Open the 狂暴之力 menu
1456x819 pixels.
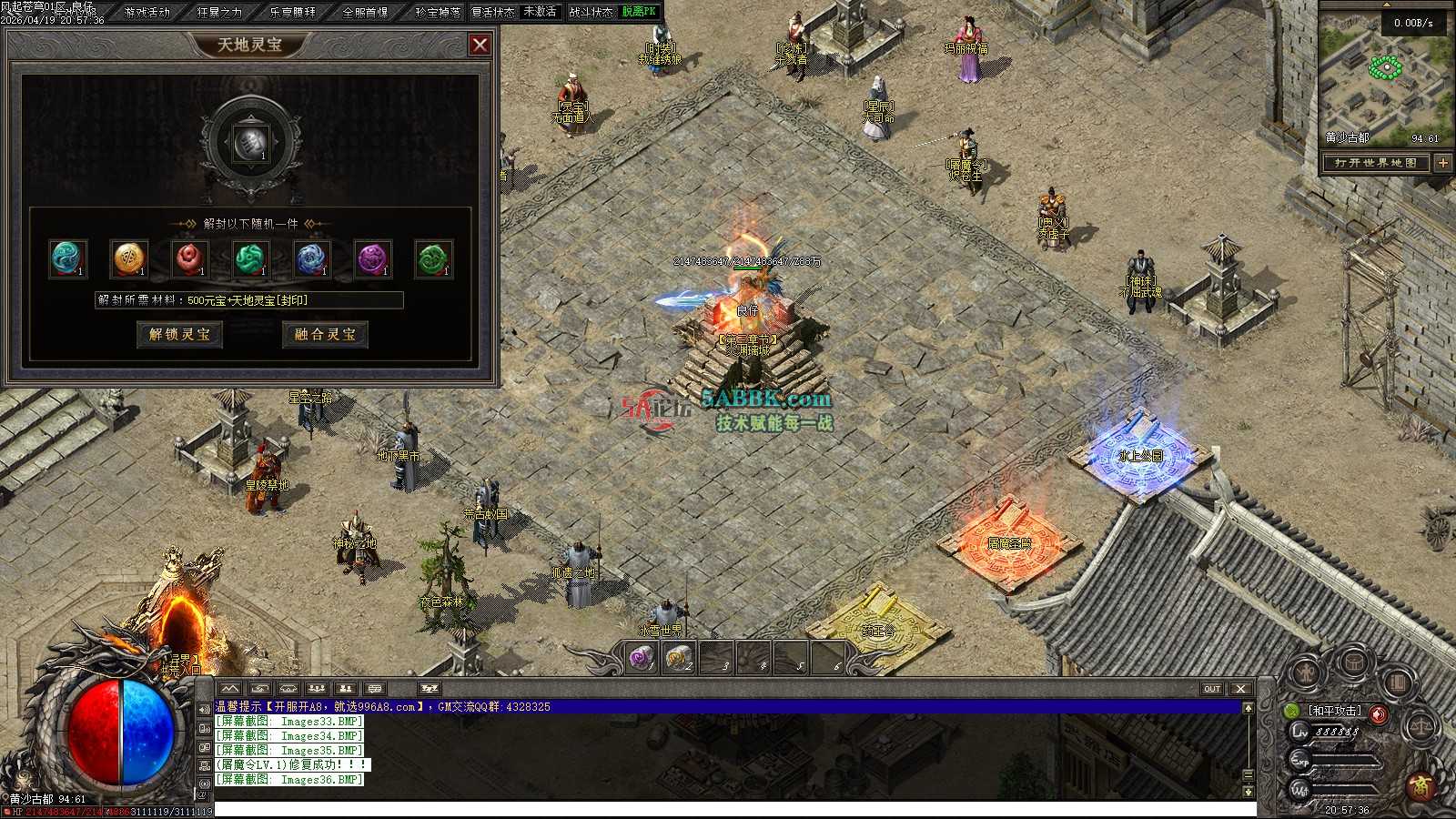(219, 12)
